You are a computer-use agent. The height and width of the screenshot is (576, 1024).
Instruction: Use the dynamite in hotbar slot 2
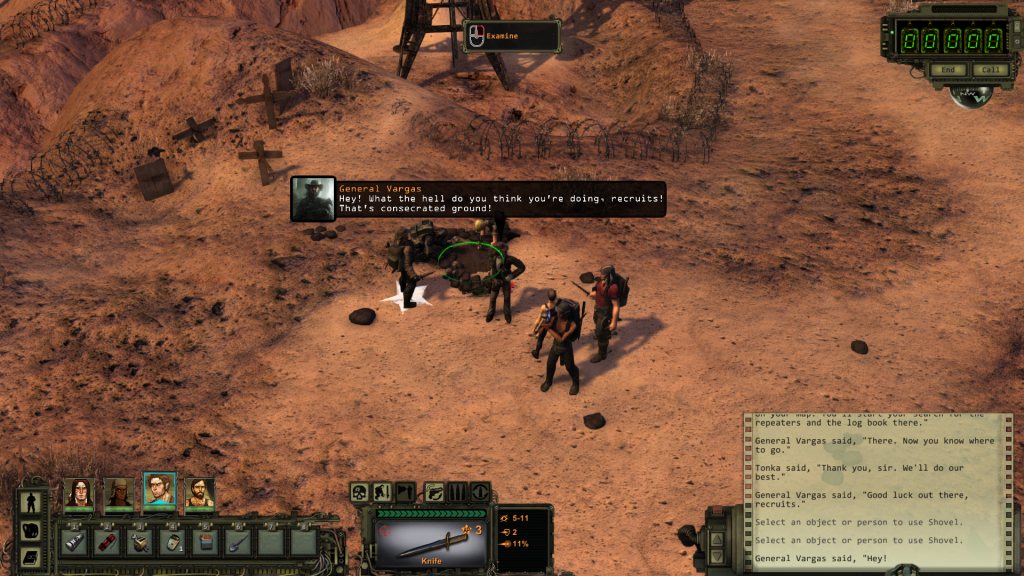pos(107,542)
